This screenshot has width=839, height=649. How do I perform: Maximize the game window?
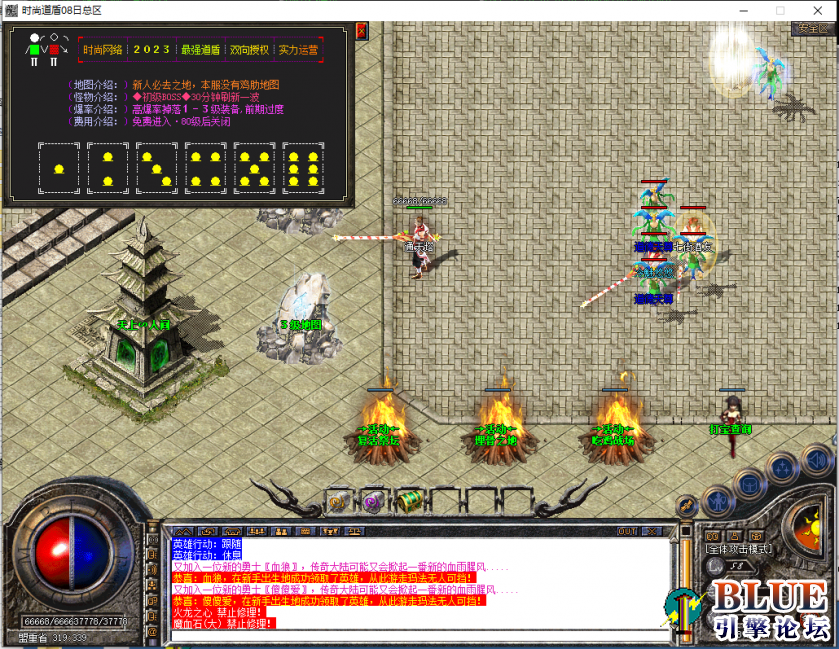(x=780, y=9)
